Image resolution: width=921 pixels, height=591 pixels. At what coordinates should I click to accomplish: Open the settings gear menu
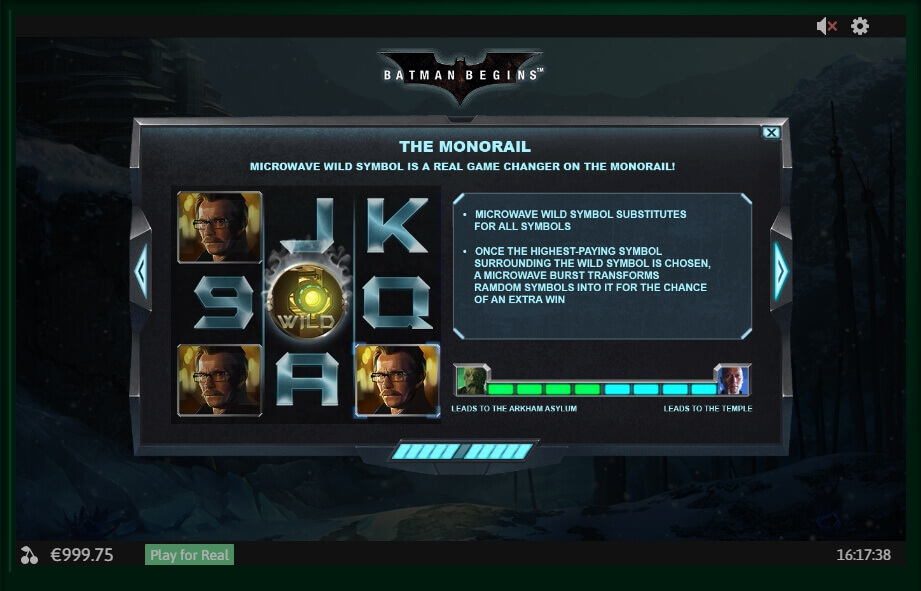860,27
